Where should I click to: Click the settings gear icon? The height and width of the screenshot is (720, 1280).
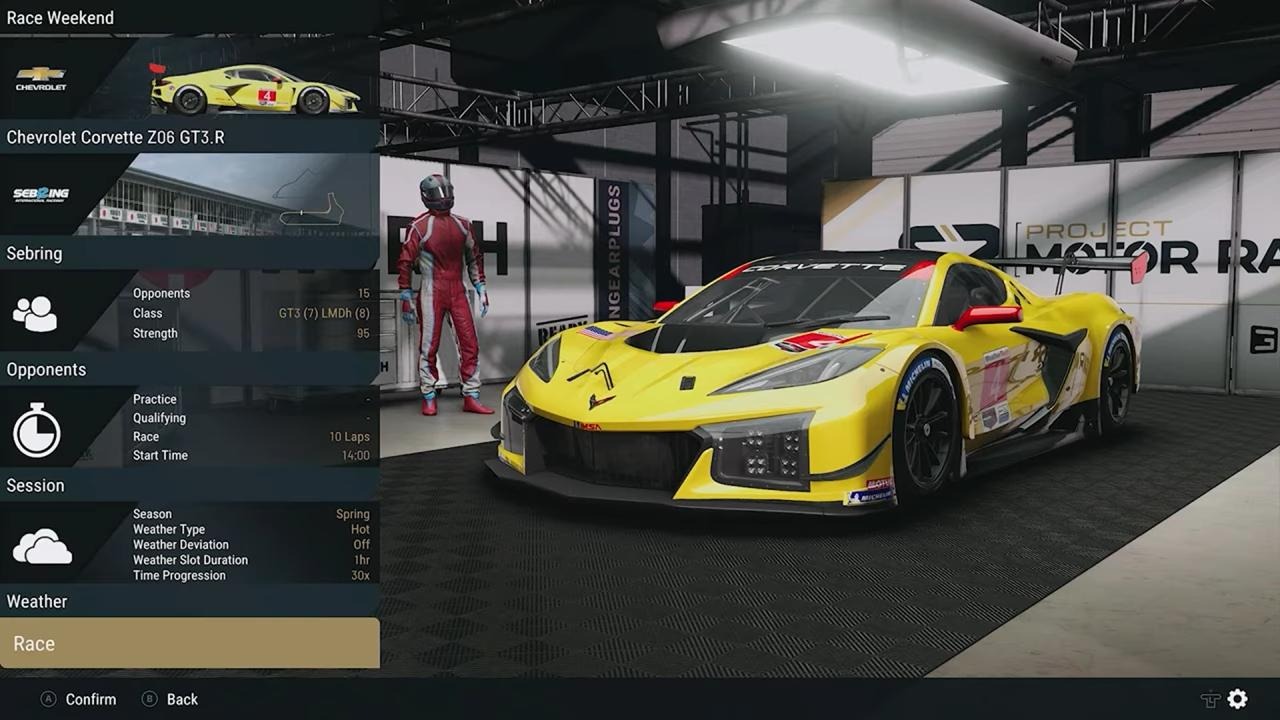1238,699
